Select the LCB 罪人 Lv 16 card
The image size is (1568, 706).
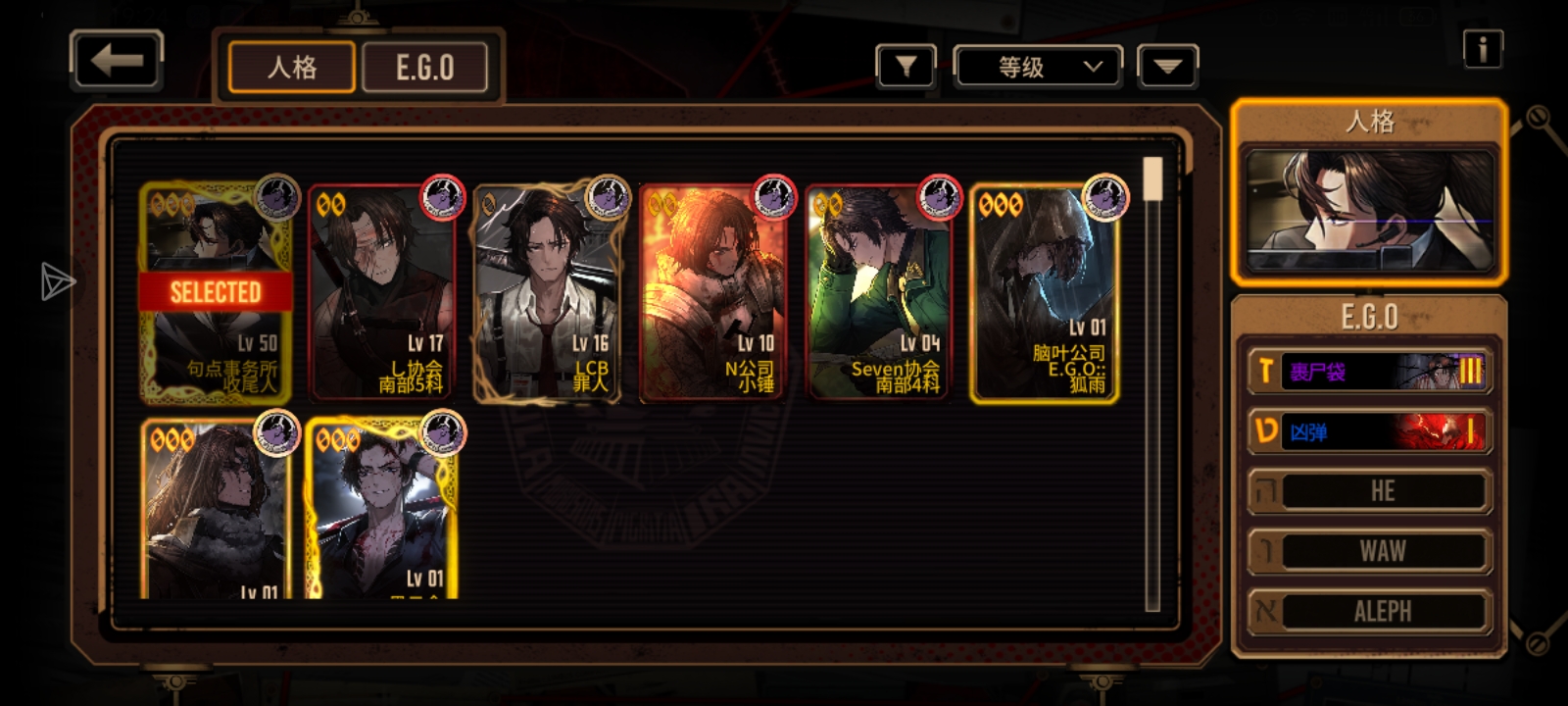(x=548, y=292)
